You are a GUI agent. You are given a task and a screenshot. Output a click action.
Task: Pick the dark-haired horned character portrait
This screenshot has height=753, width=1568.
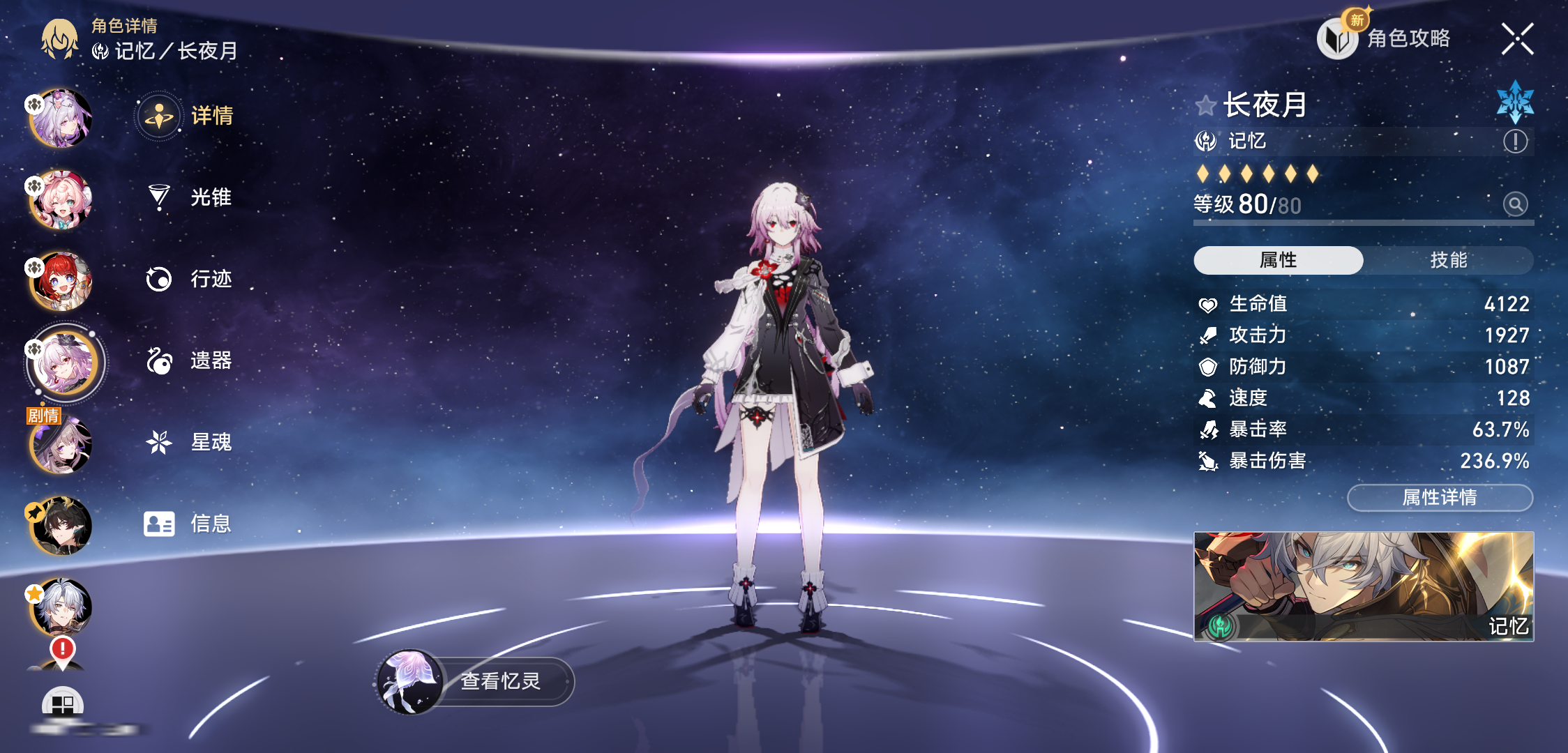tap(61, 526)
